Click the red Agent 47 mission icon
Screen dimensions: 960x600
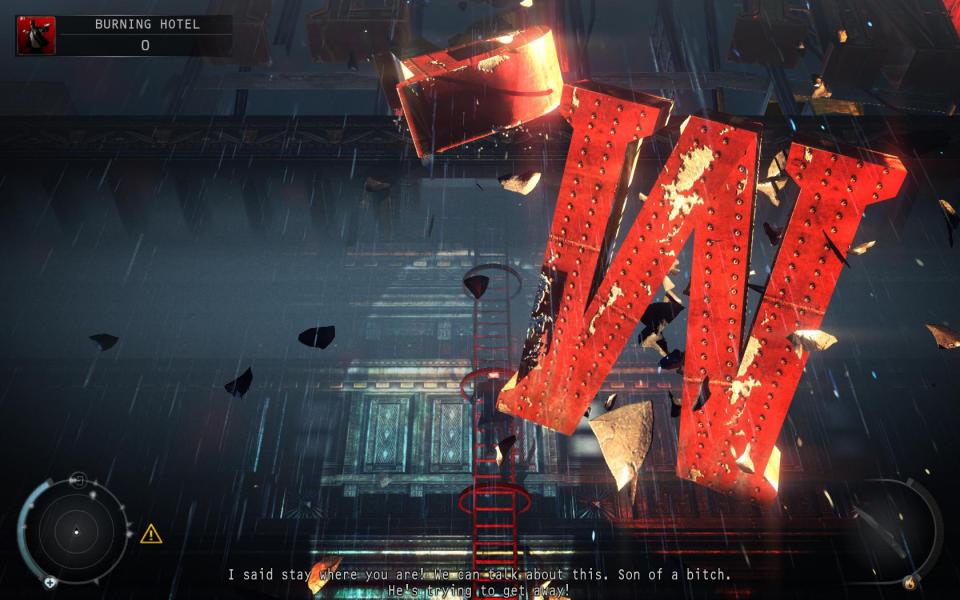36,35
